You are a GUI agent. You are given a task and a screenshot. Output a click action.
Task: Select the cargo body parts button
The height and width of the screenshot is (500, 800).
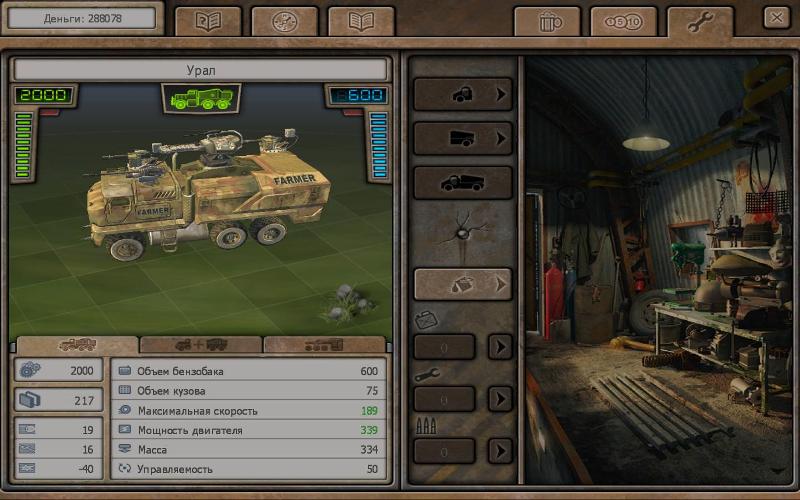[463, 139]
